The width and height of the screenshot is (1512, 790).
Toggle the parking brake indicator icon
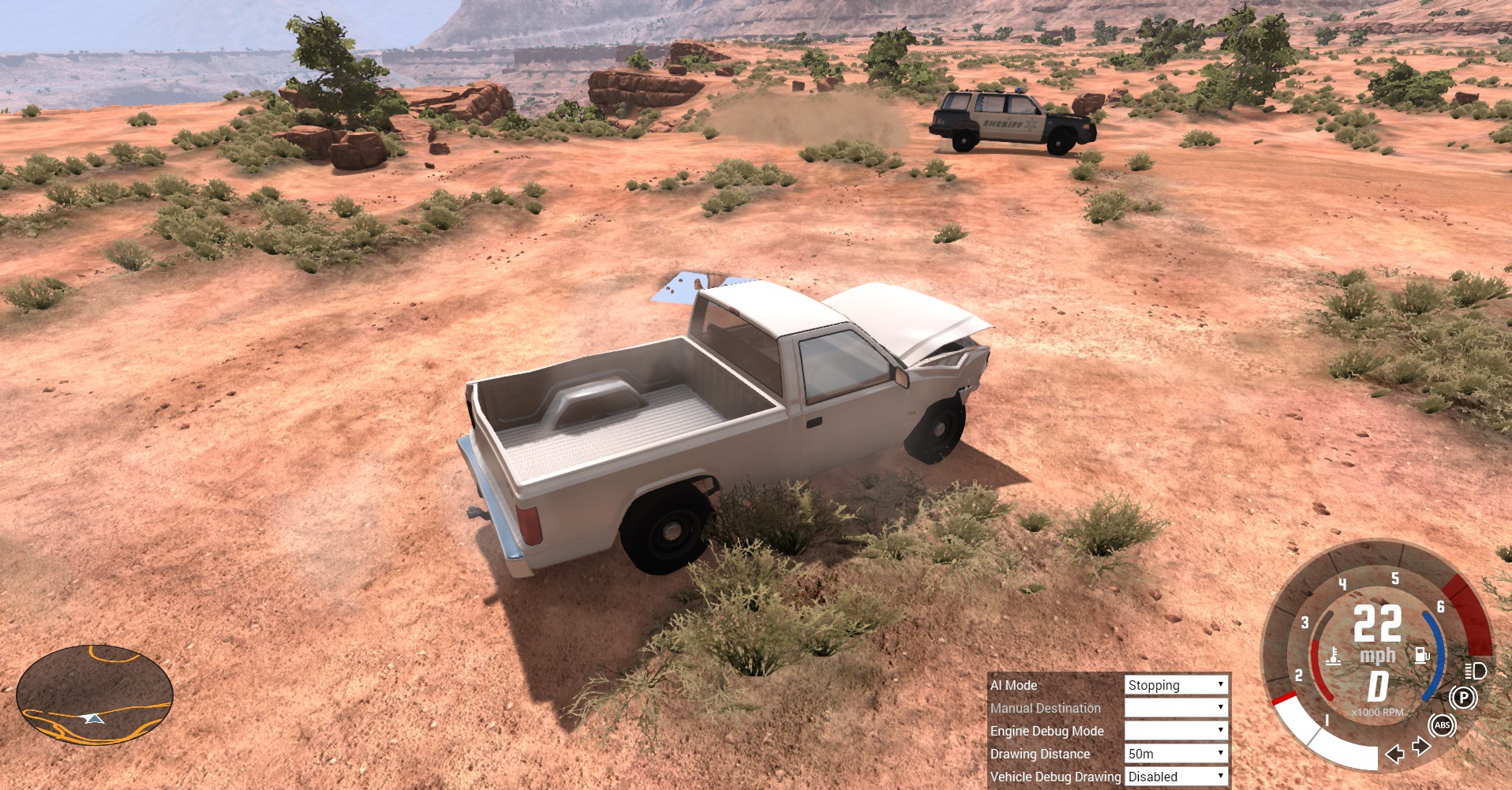[x=1463, y=698]
